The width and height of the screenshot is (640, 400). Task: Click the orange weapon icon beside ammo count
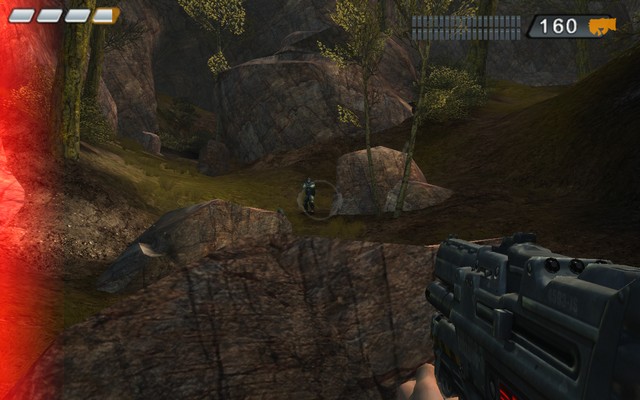(602, 26)
